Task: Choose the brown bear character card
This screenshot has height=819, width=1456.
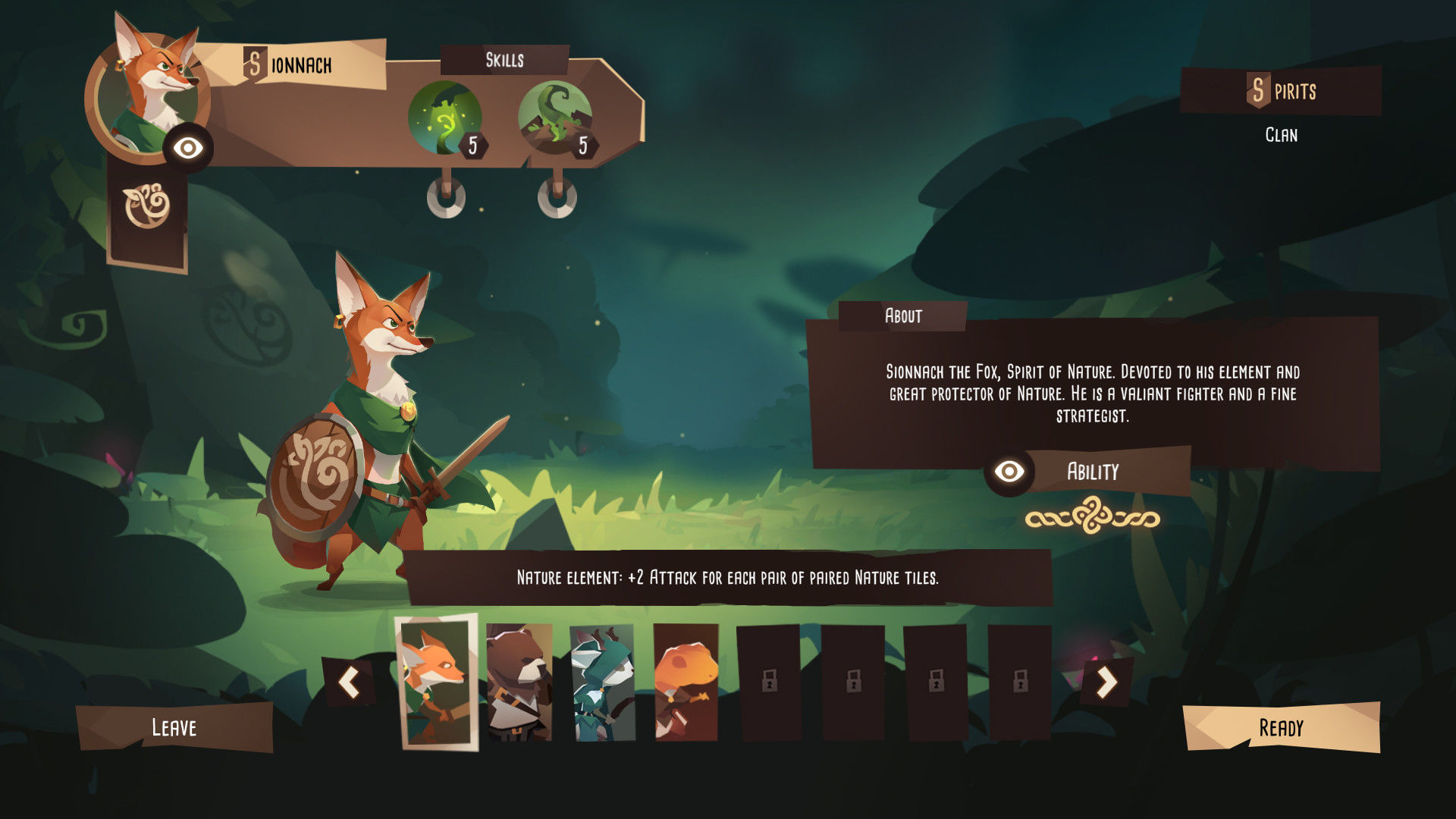Action: coord(519,682)
